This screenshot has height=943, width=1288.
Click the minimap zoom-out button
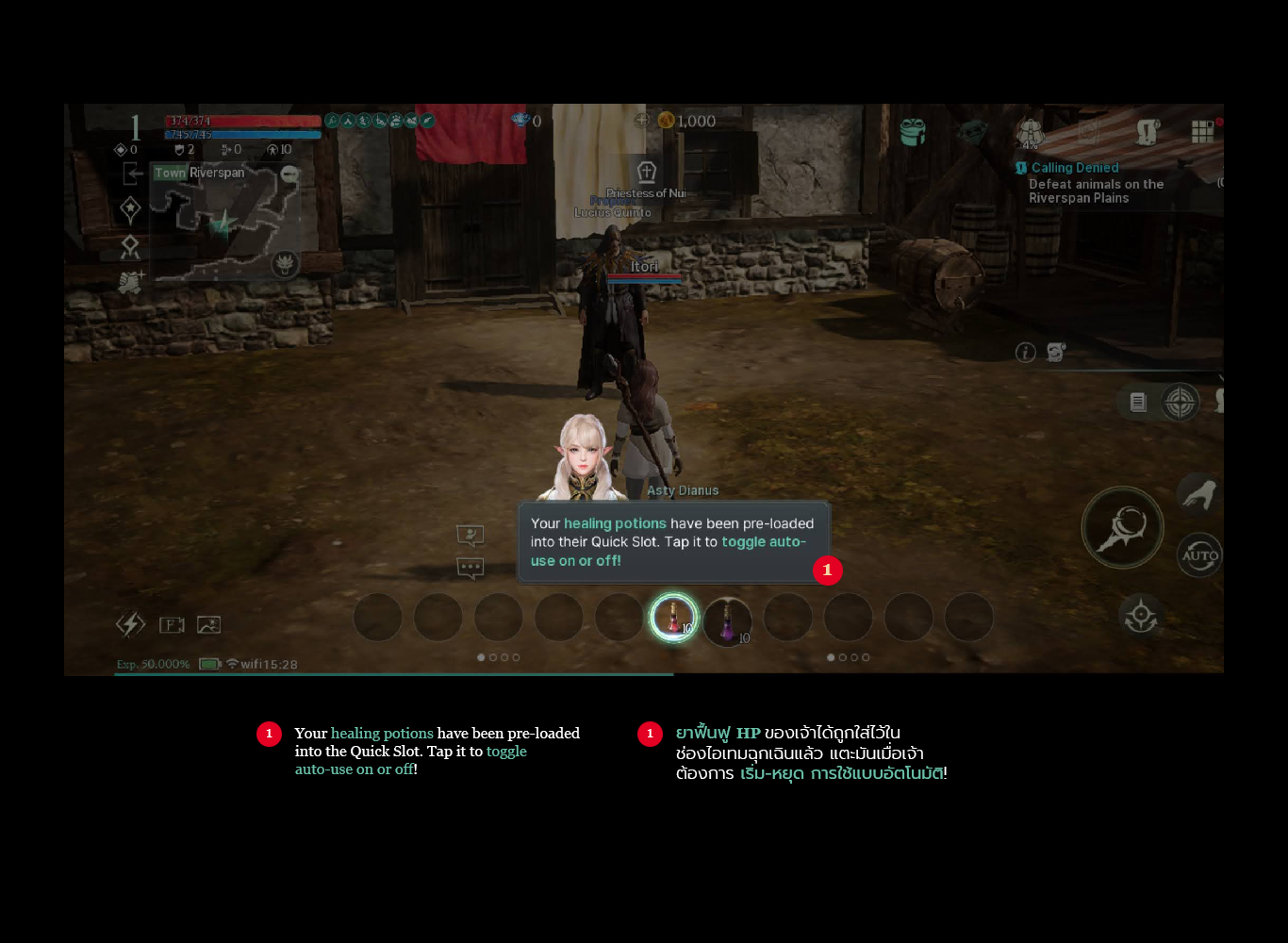click(289, 174)
